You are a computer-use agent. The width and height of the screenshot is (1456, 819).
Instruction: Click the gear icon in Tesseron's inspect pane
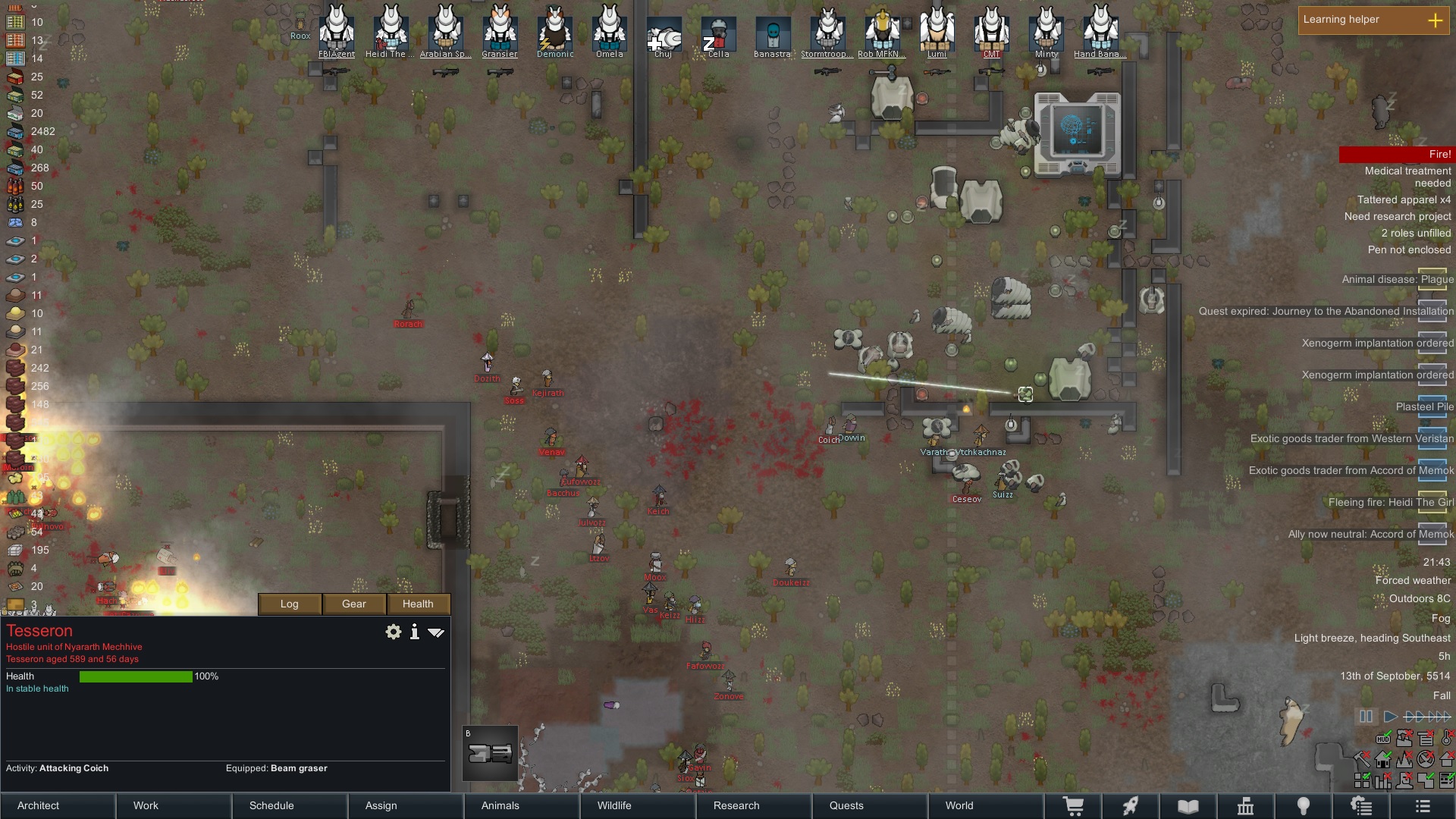(394, 631)
